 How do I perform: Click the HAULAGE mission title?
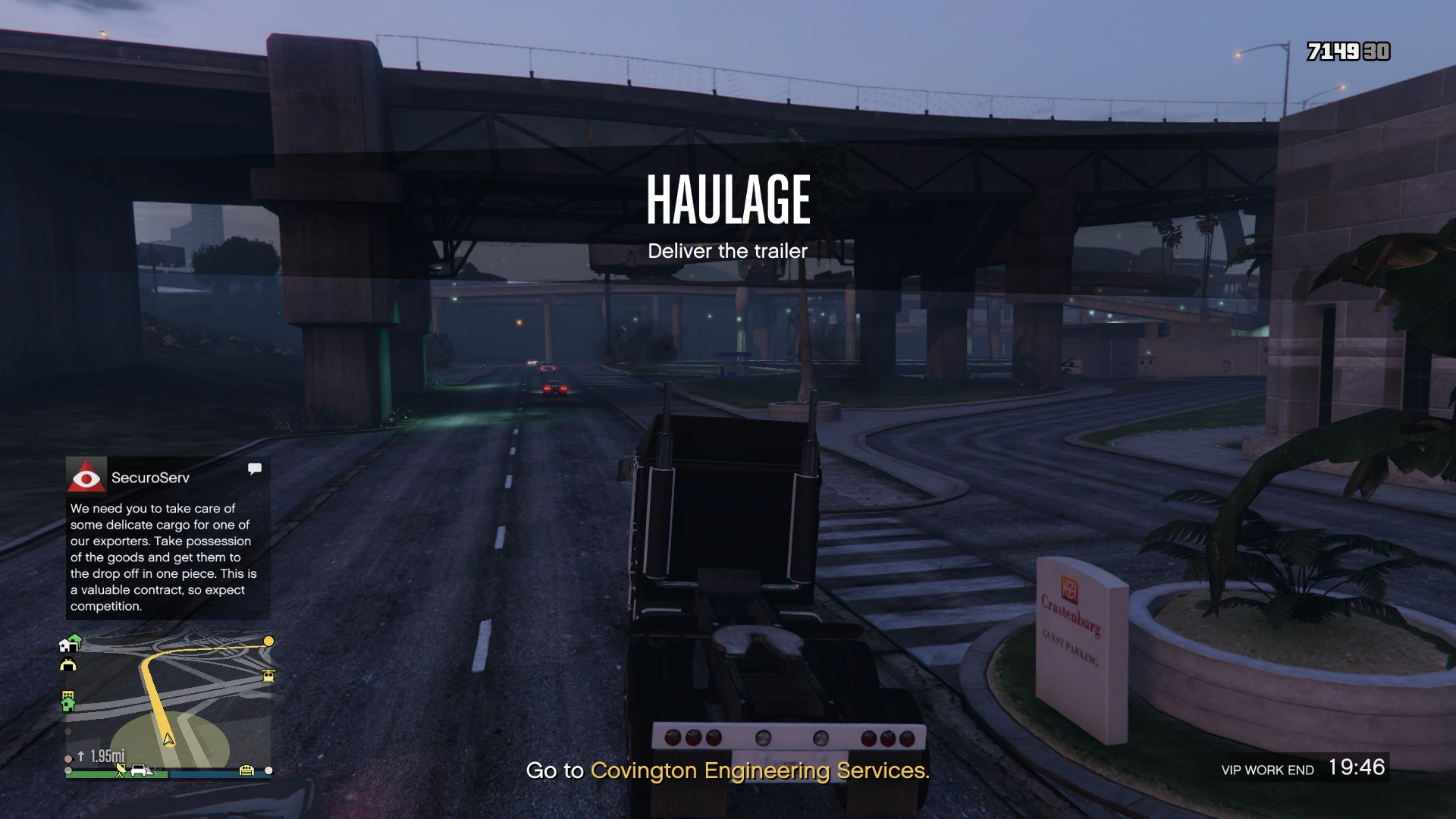click(x=727, y=199)
